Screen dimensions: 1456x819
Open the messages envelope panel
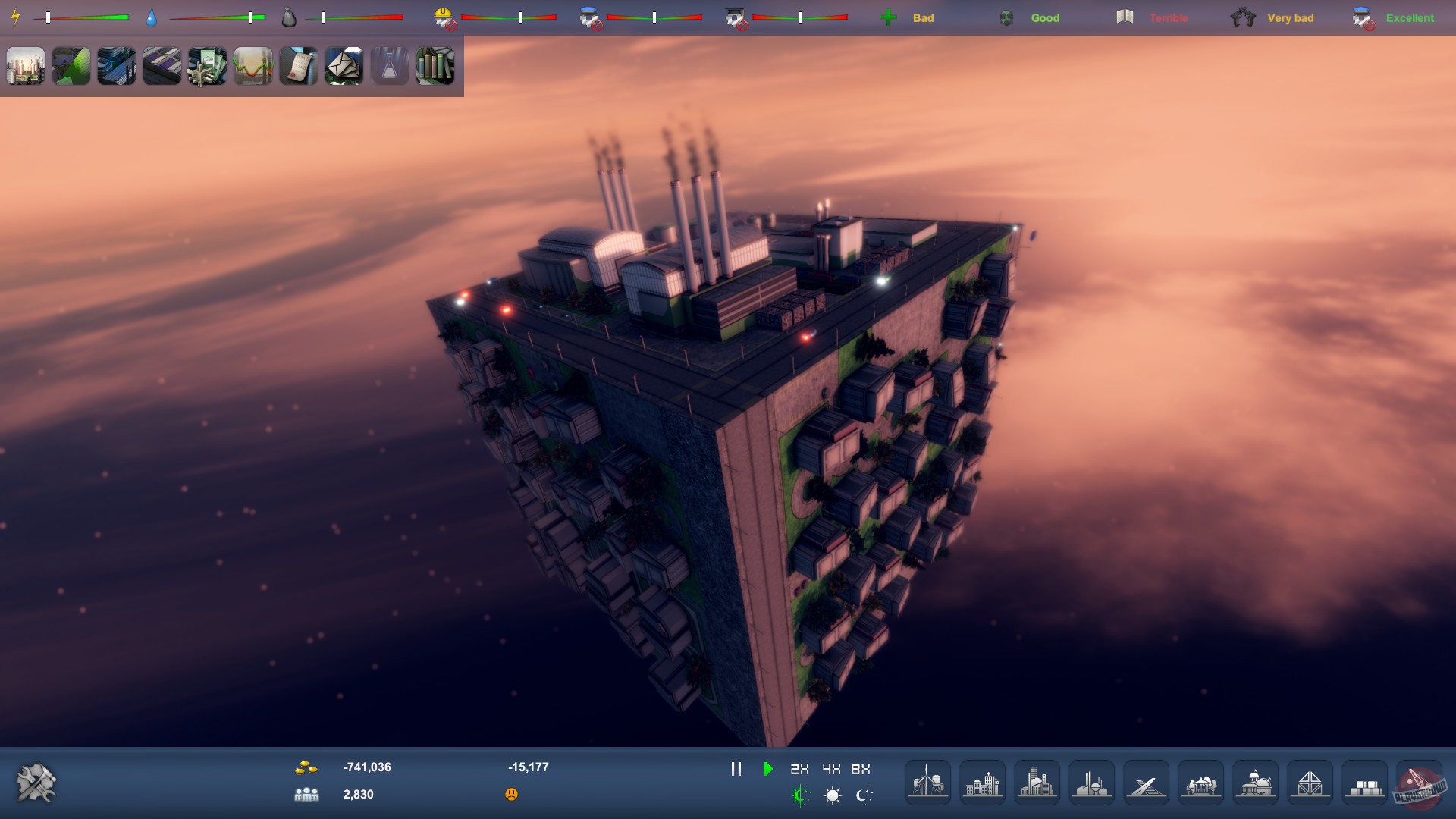344,67
